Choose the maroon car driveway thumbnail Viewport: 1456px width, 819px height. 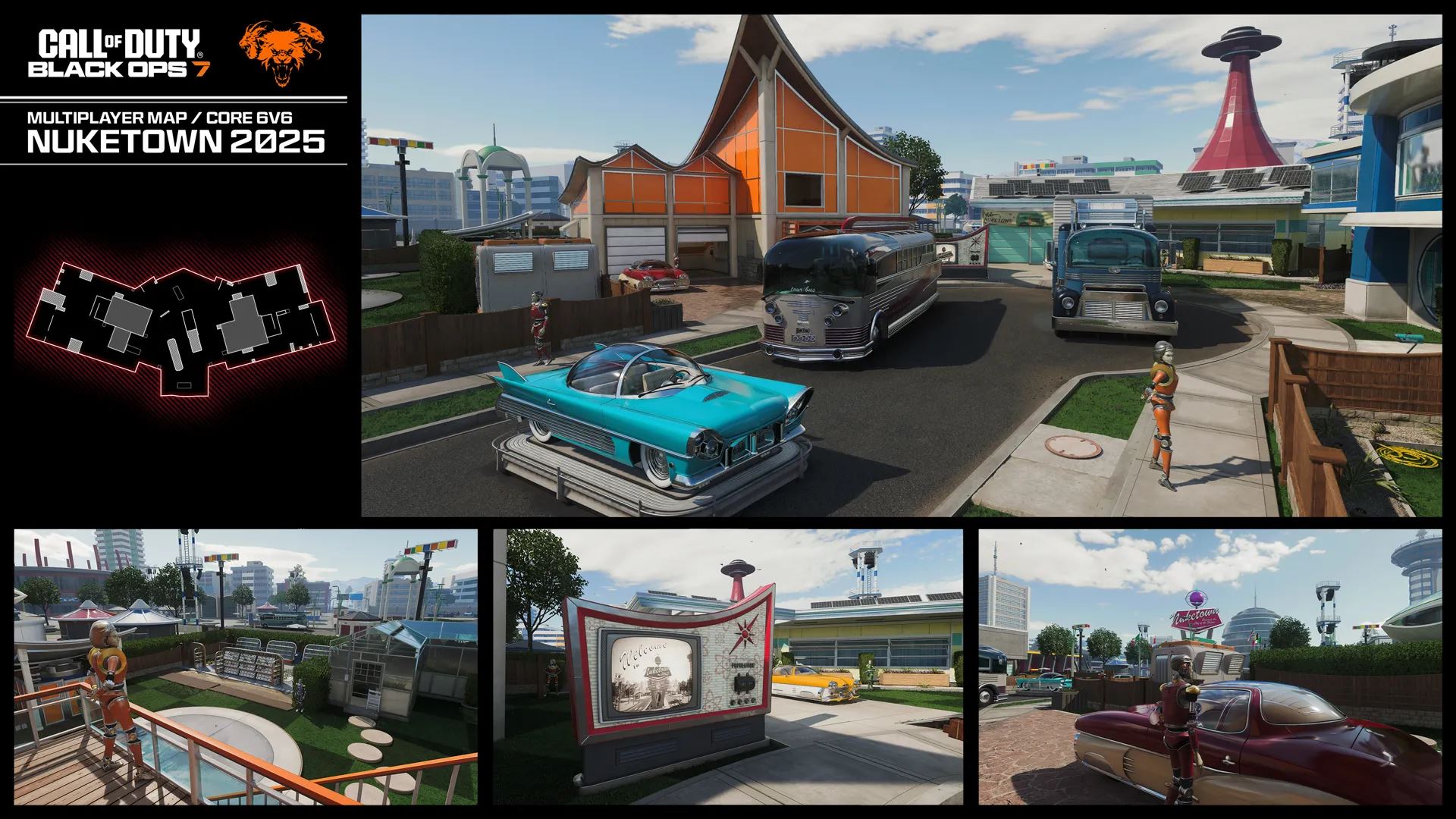click(x=1210, y=667)
